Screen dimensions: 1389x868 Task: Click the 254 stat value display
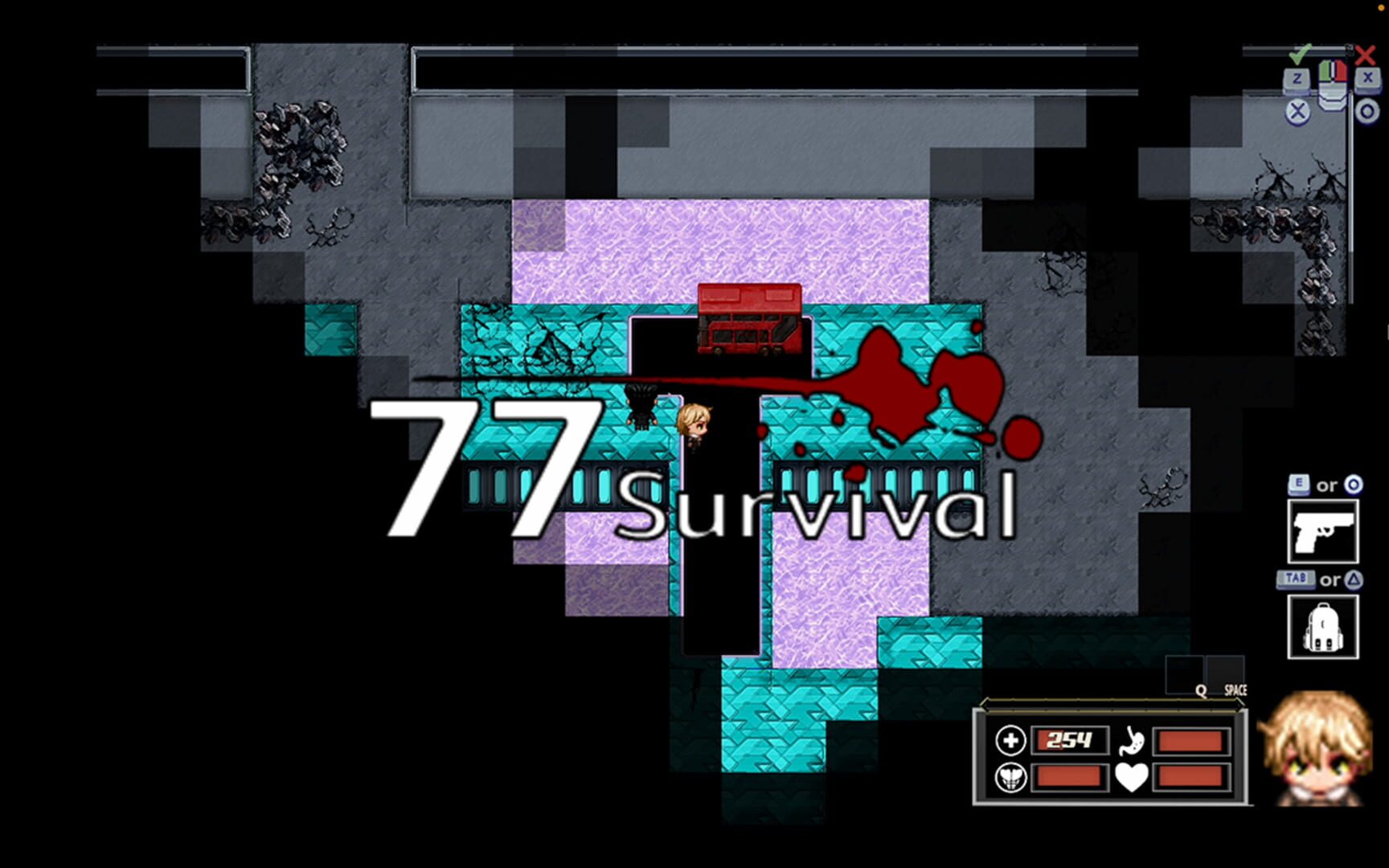pos(1069,739)
